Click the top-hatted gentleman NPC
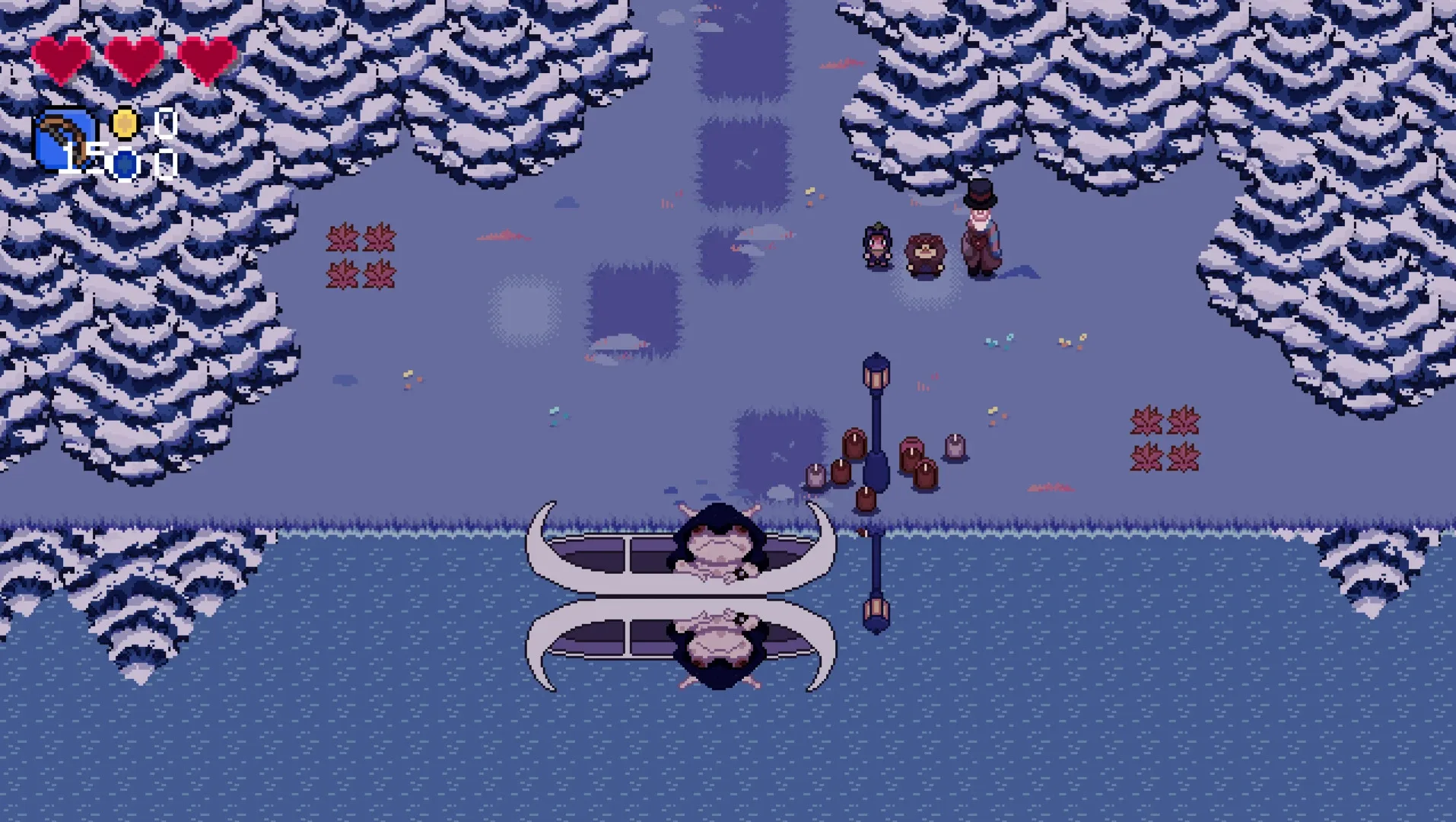The image size is (1456, 822). click(x=979, y=228)
